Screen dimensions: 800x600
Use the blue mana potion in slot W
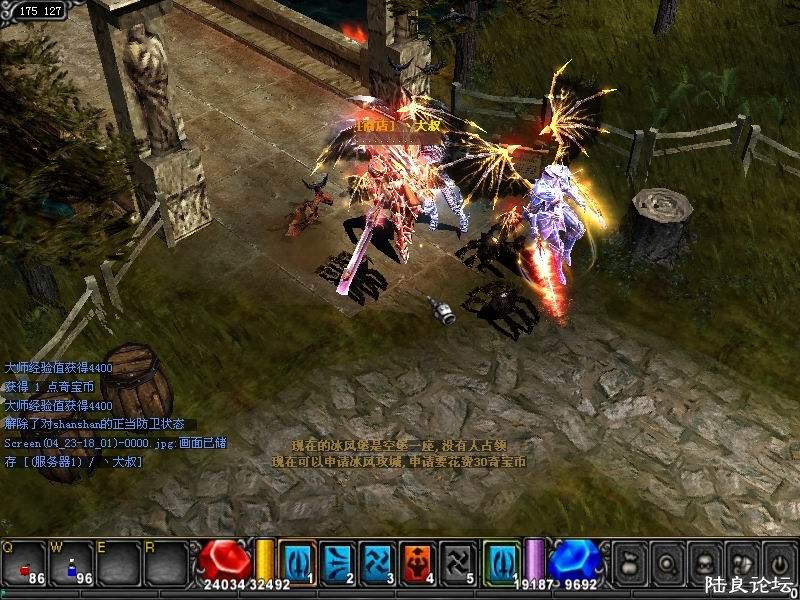[x=72, y=564]
